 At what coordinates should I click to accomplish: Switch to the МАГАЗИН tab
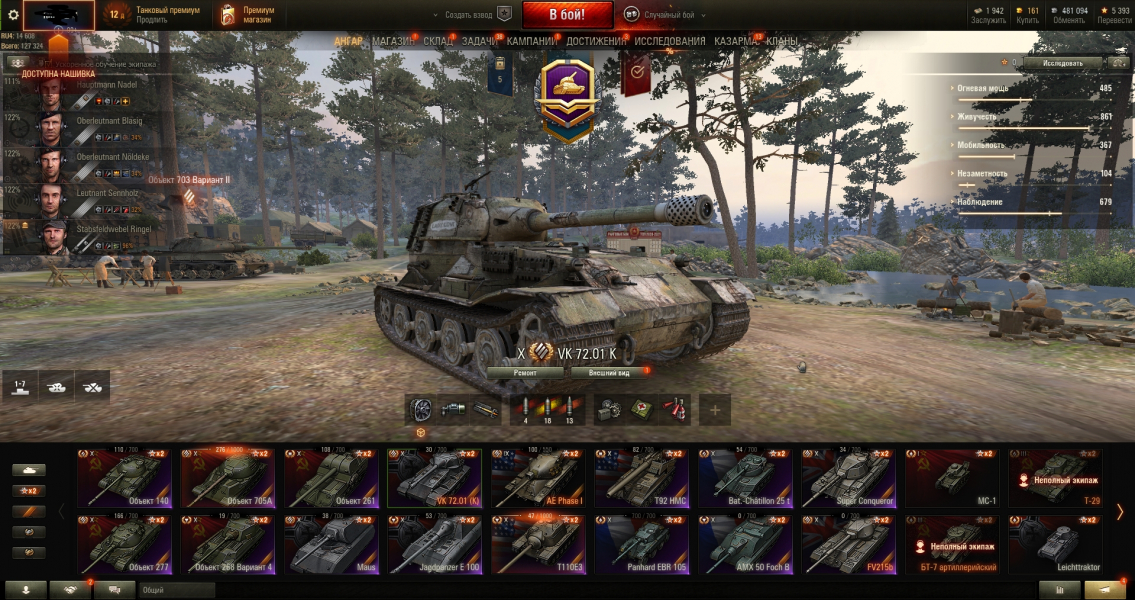[393, 41]
